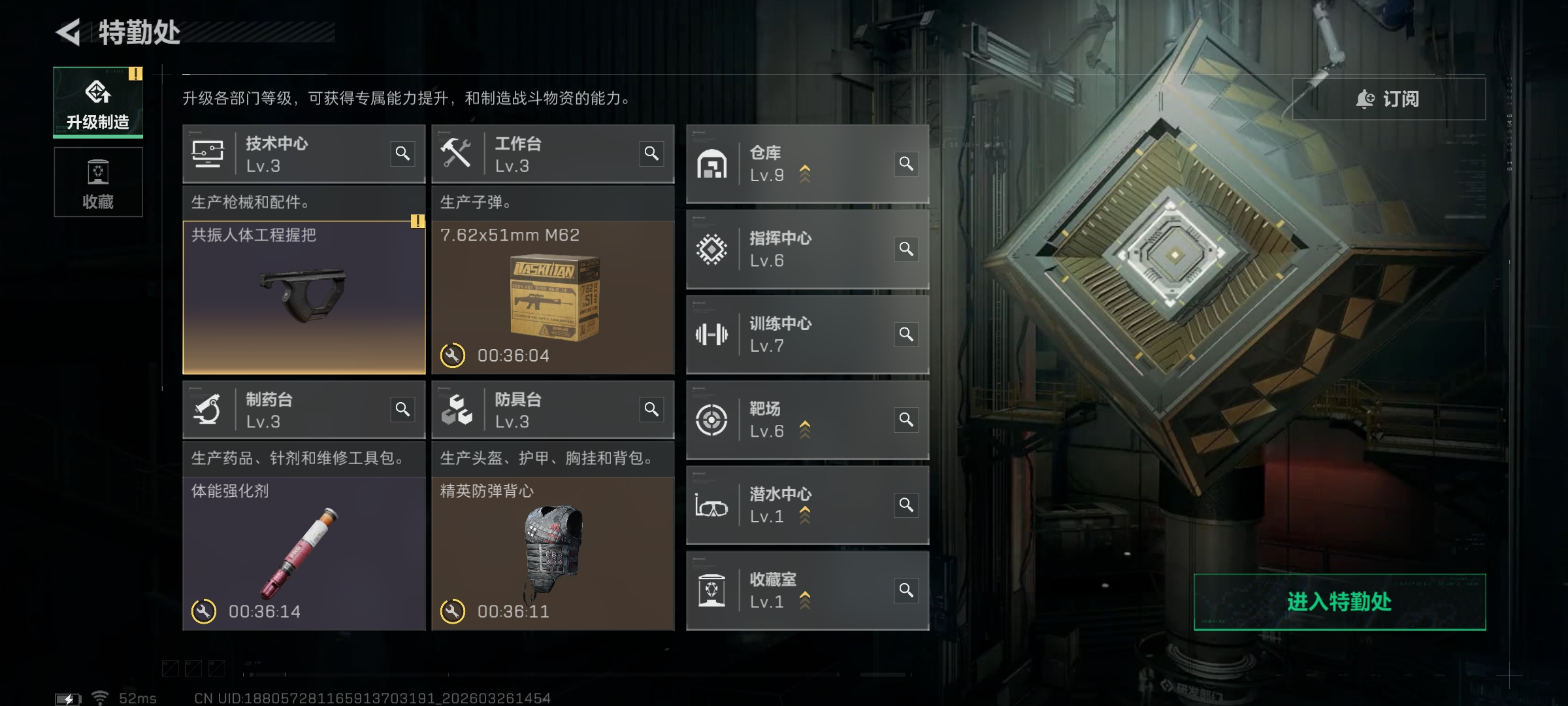This screenshot has height=706, width=1568.
Task: Select the 共振人体工程握把 crafting slot
Action: 304,297
